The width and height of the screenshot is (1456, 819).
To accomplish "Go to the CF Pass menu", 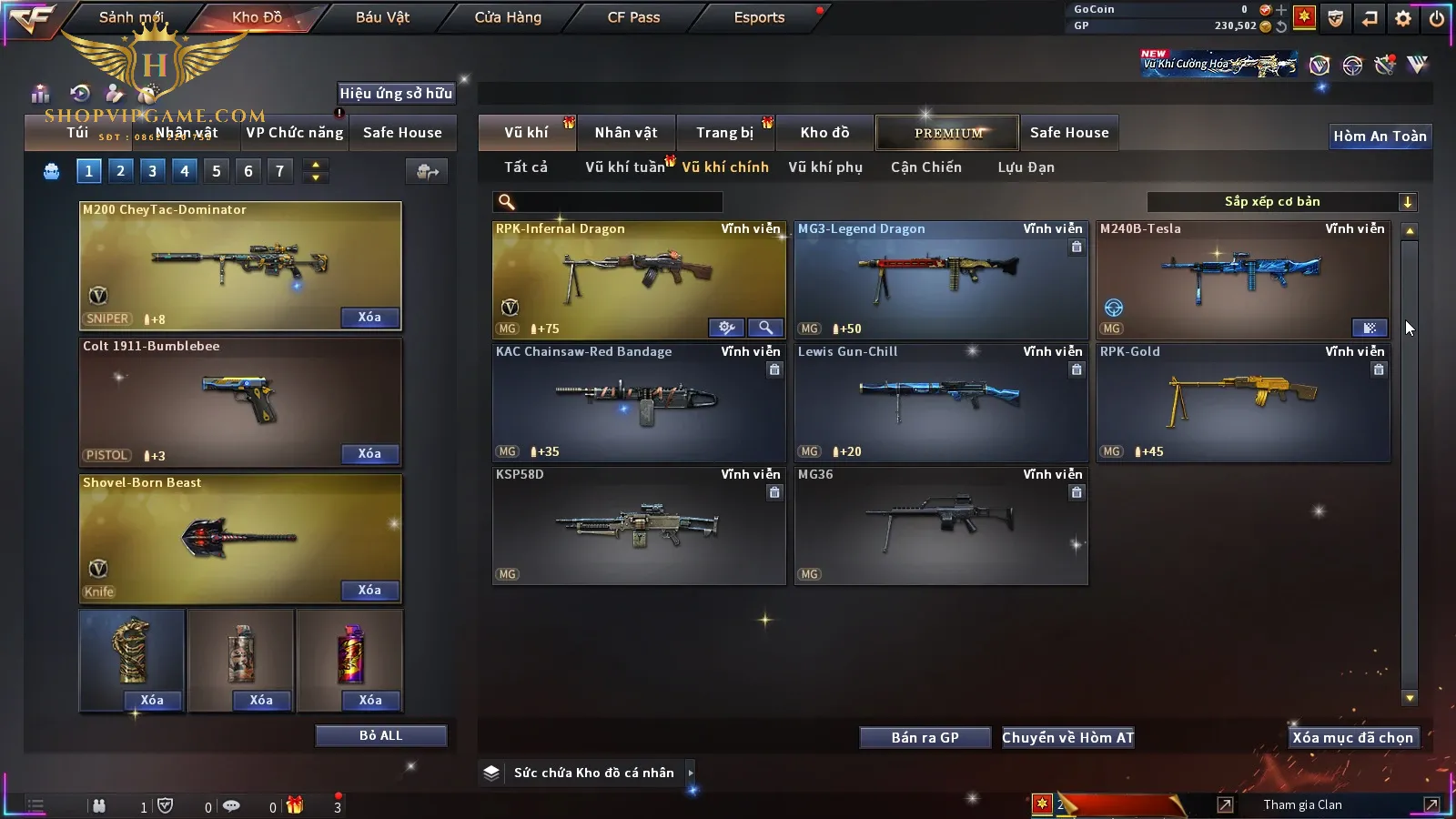I will coord(633,17).
